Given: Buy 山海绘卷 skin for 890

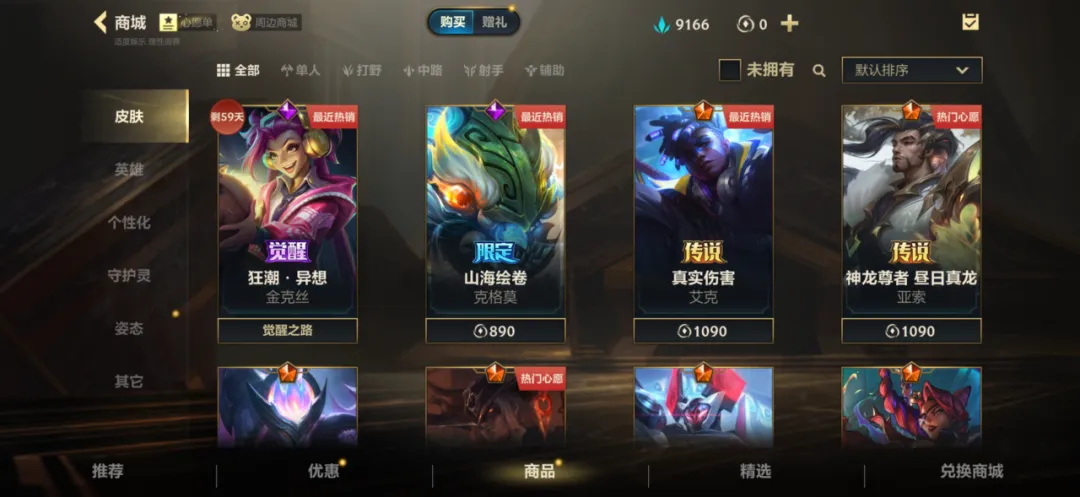Looking at the screenshot, I should [495, 331].
